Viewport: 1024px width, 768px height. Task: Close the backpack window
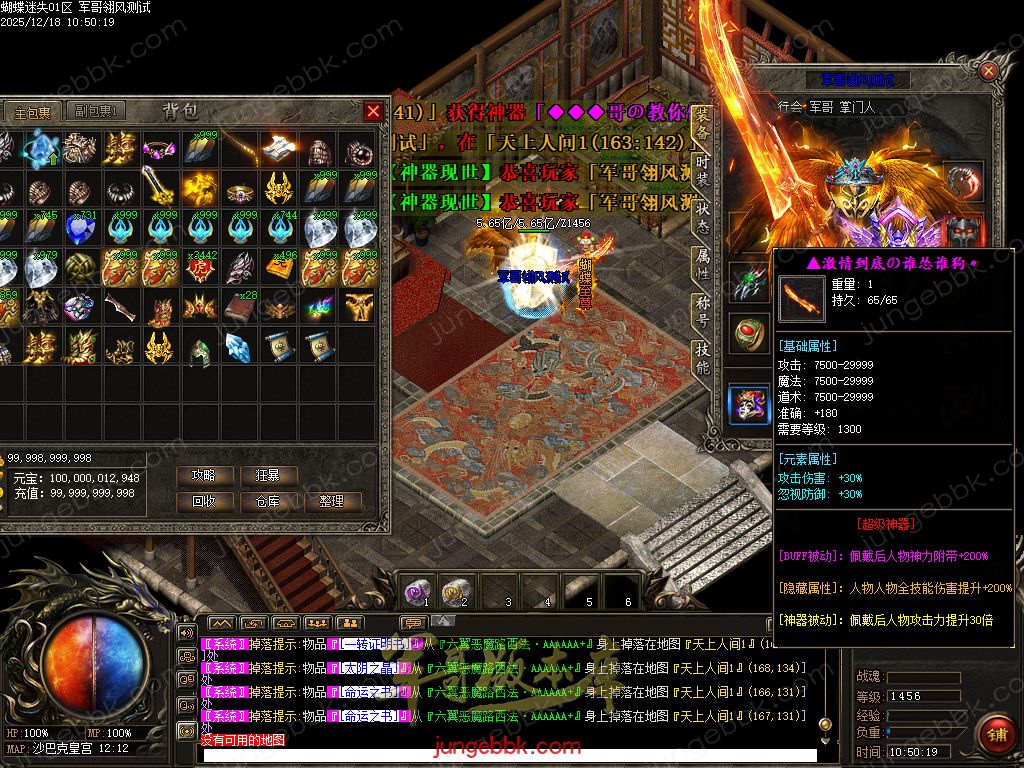pyautogui.click(x=373, y=111)
